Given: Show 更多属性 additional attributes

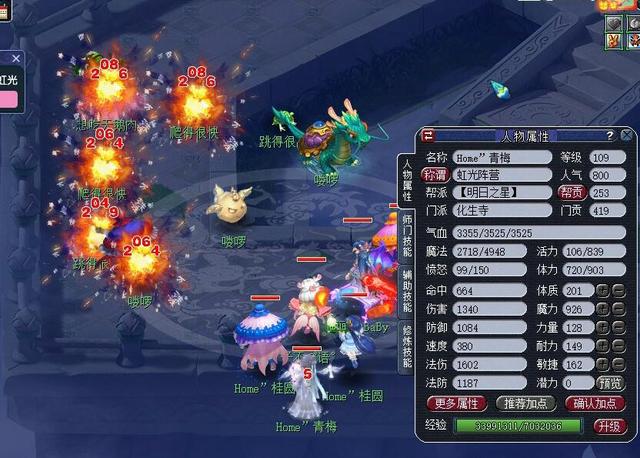Looking at the screenshot, I should click(x=455, y=404).
